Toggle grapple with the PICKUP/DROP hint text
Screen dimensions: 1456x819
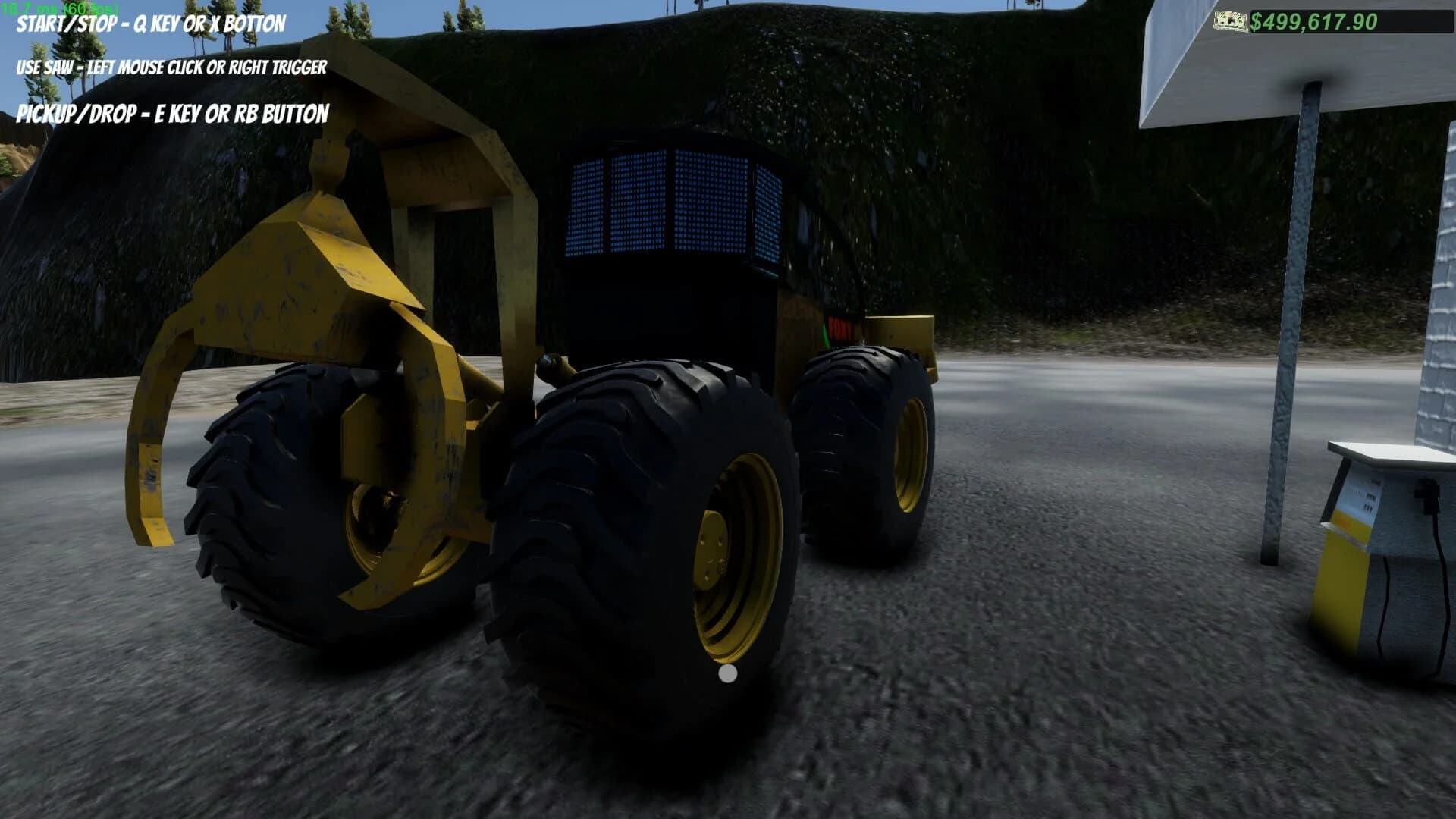(174, 115)
